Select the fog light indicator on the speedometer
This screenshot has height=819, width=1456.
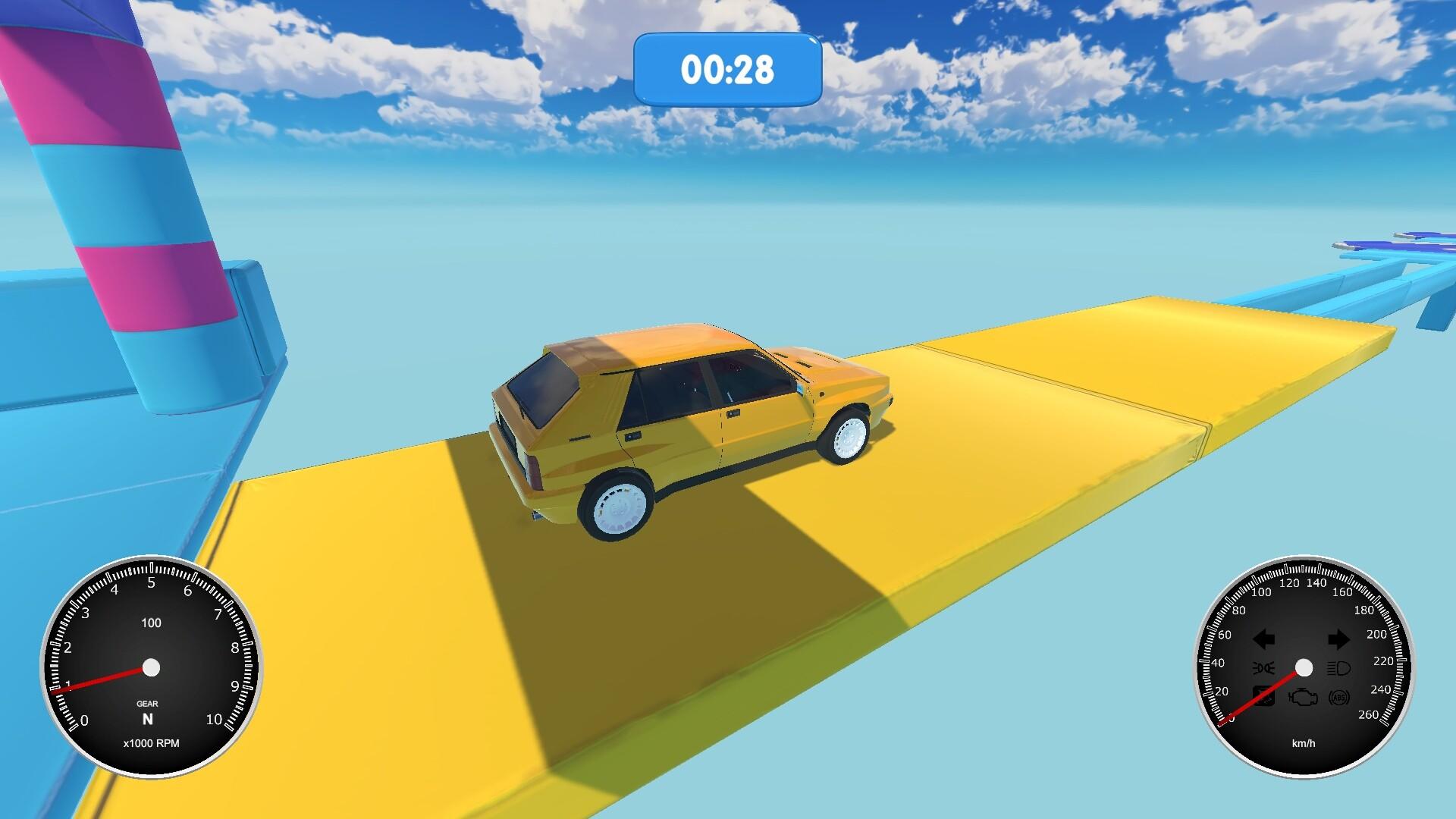[x=1263, y=667]
